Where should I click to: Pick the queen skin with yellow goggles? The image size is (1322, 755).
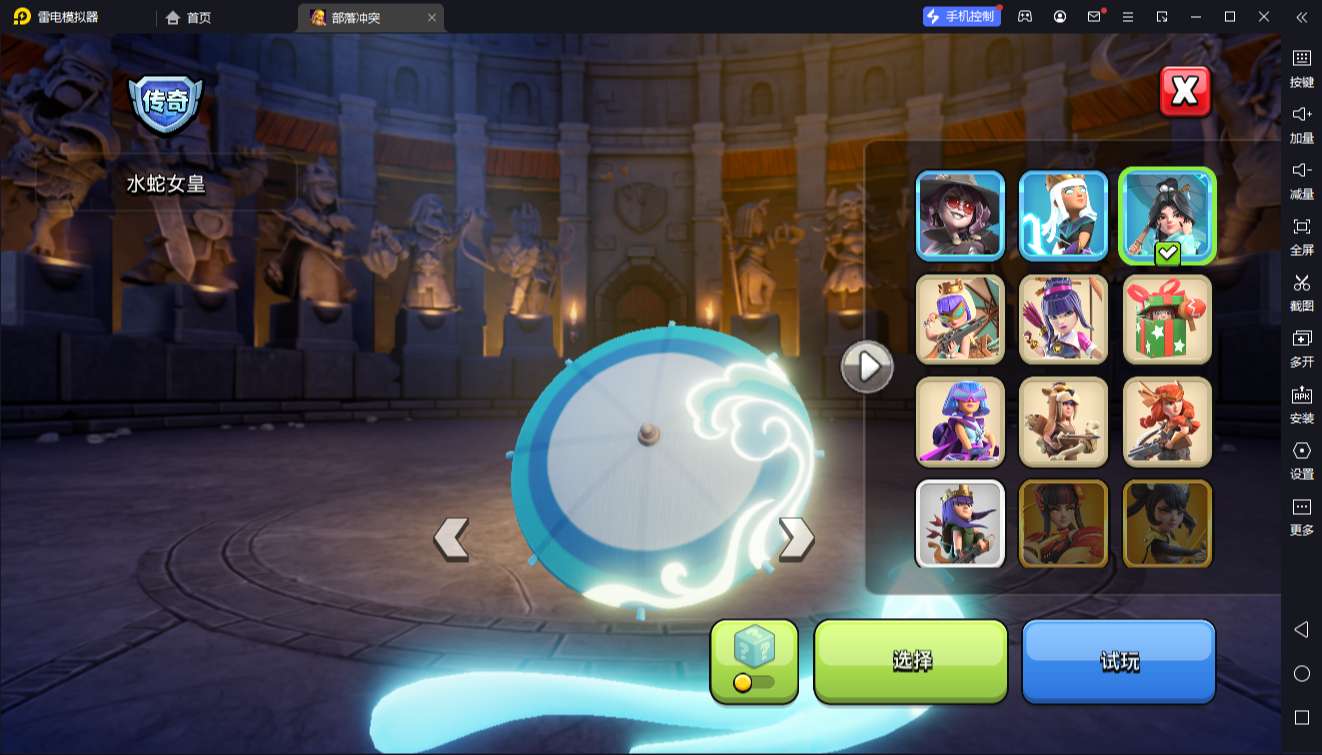(960, 319)
